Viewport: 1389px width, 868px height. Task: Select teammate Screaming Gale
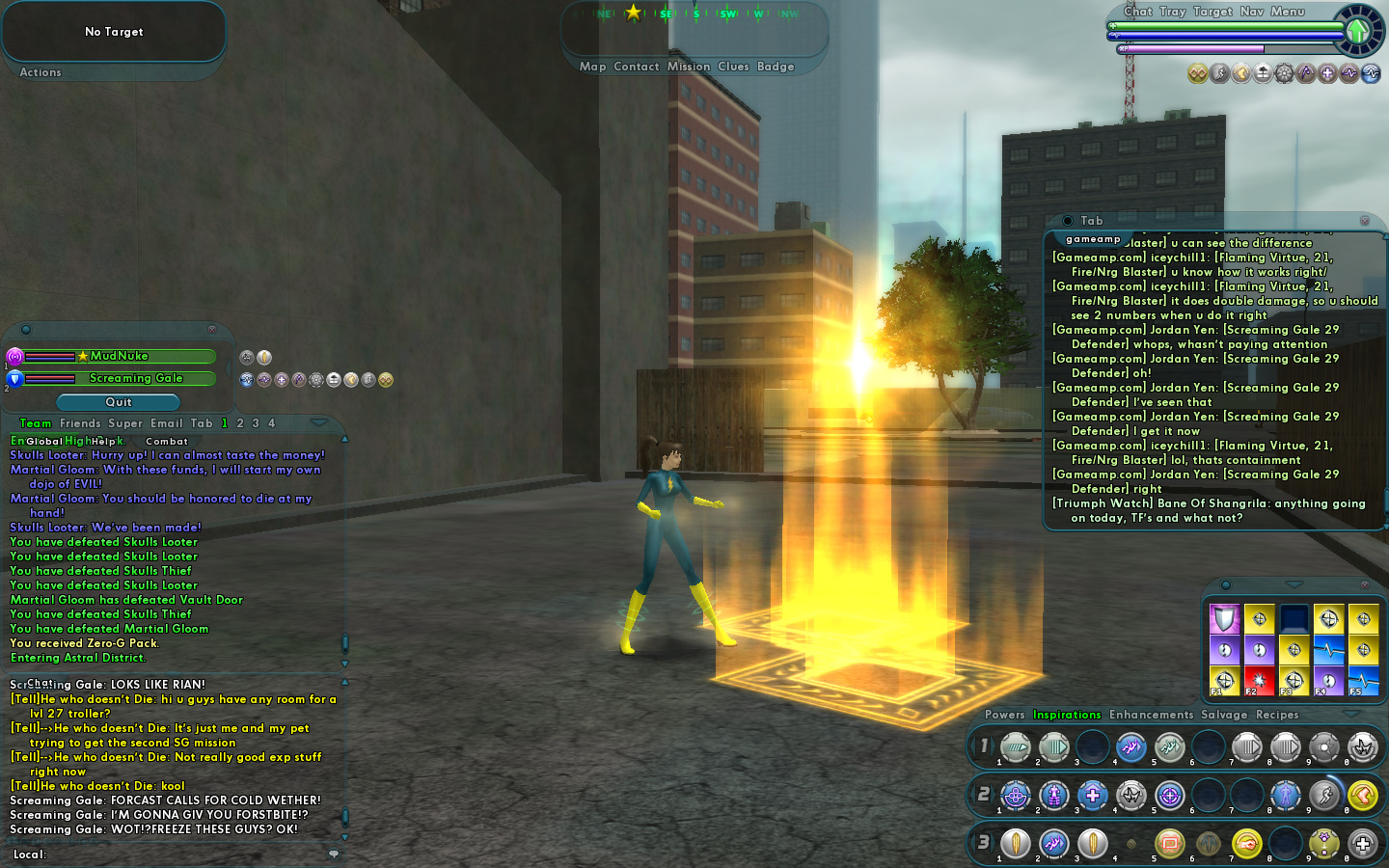pos(136,378)
